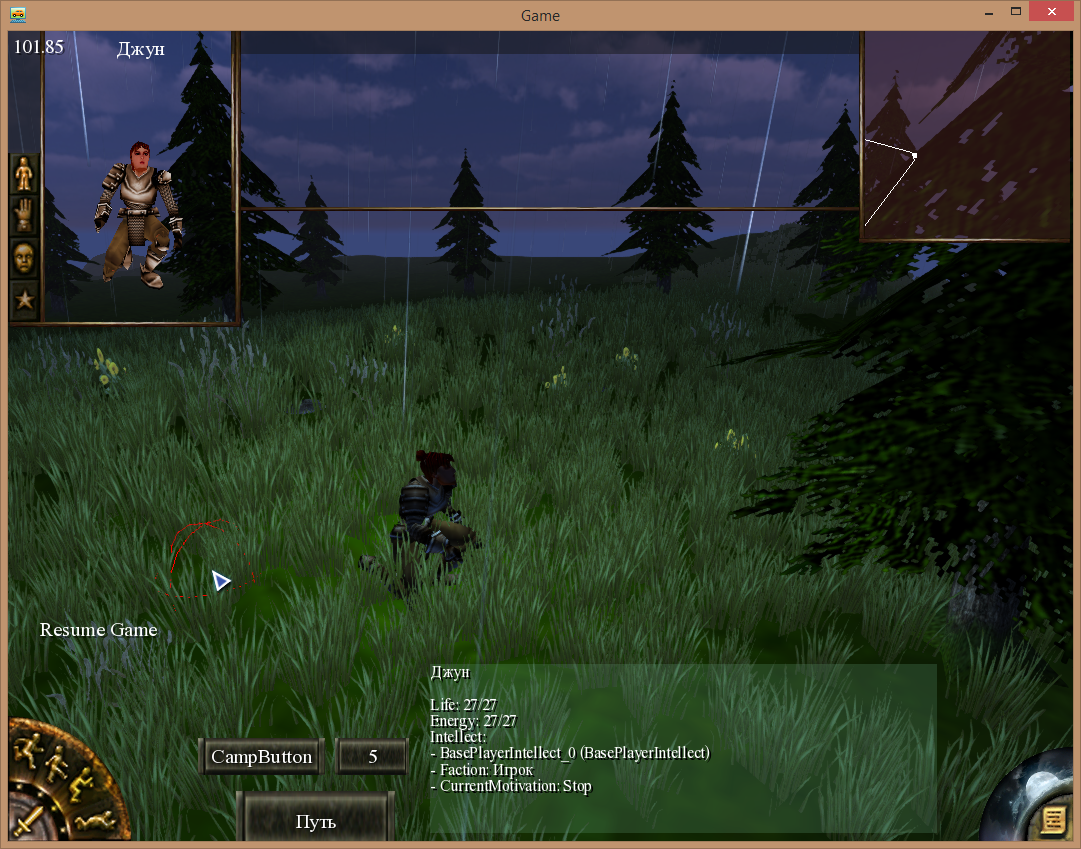This screenshot has height=849, width=1081.
Task: Click the Resume Game option
Action: point(98,630)
